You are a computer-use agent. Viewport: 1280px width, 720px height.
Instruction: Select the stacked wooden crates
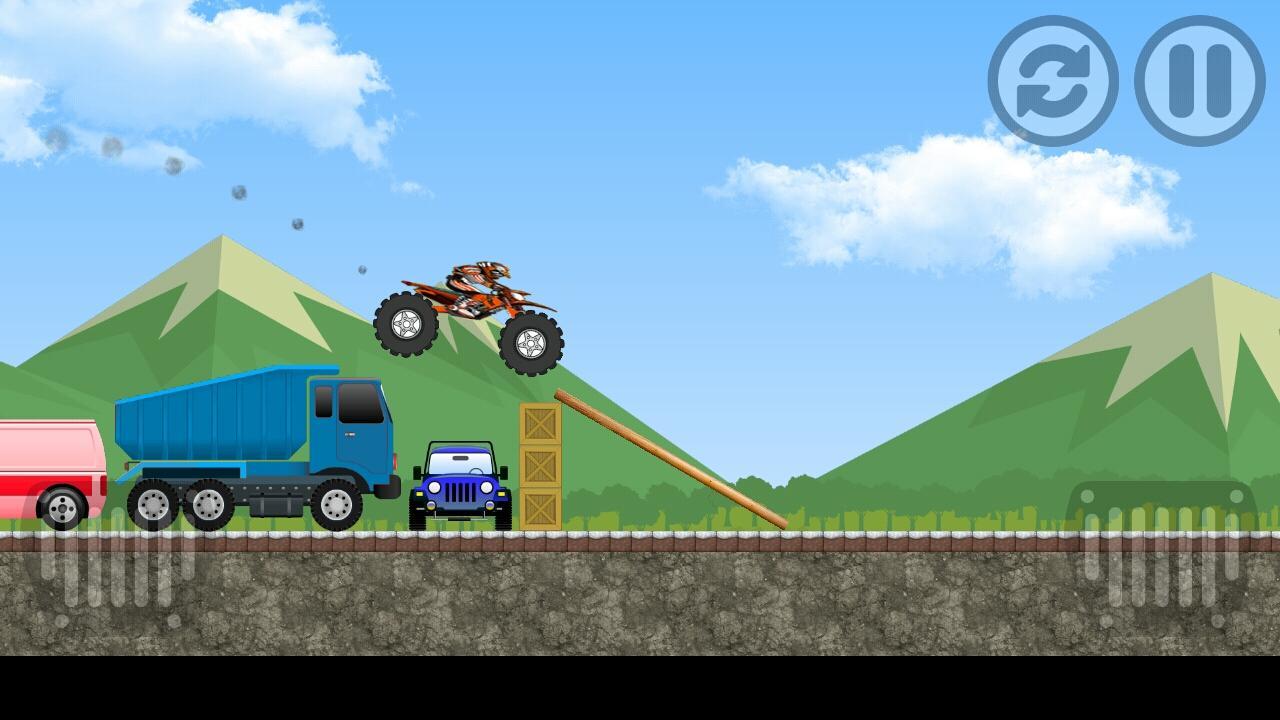point(540,465)
